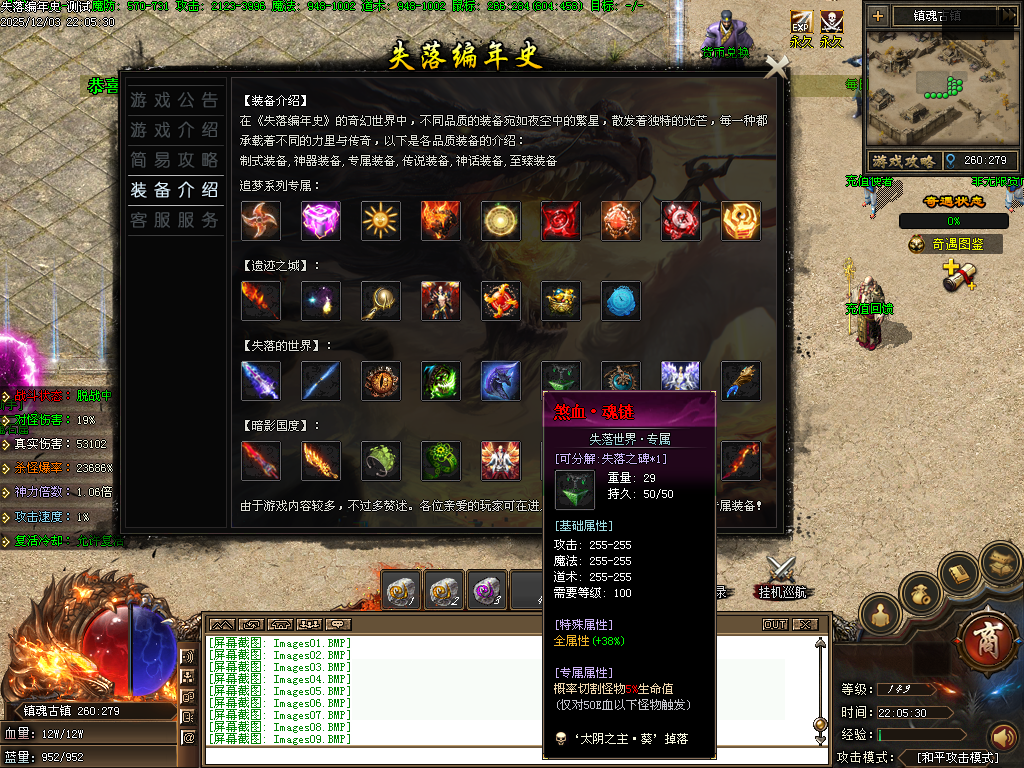Click the plus button beside the minimap title
The width and height of the screenshot is (1024, 768).
pyautogui.click(x=877, y=15)
